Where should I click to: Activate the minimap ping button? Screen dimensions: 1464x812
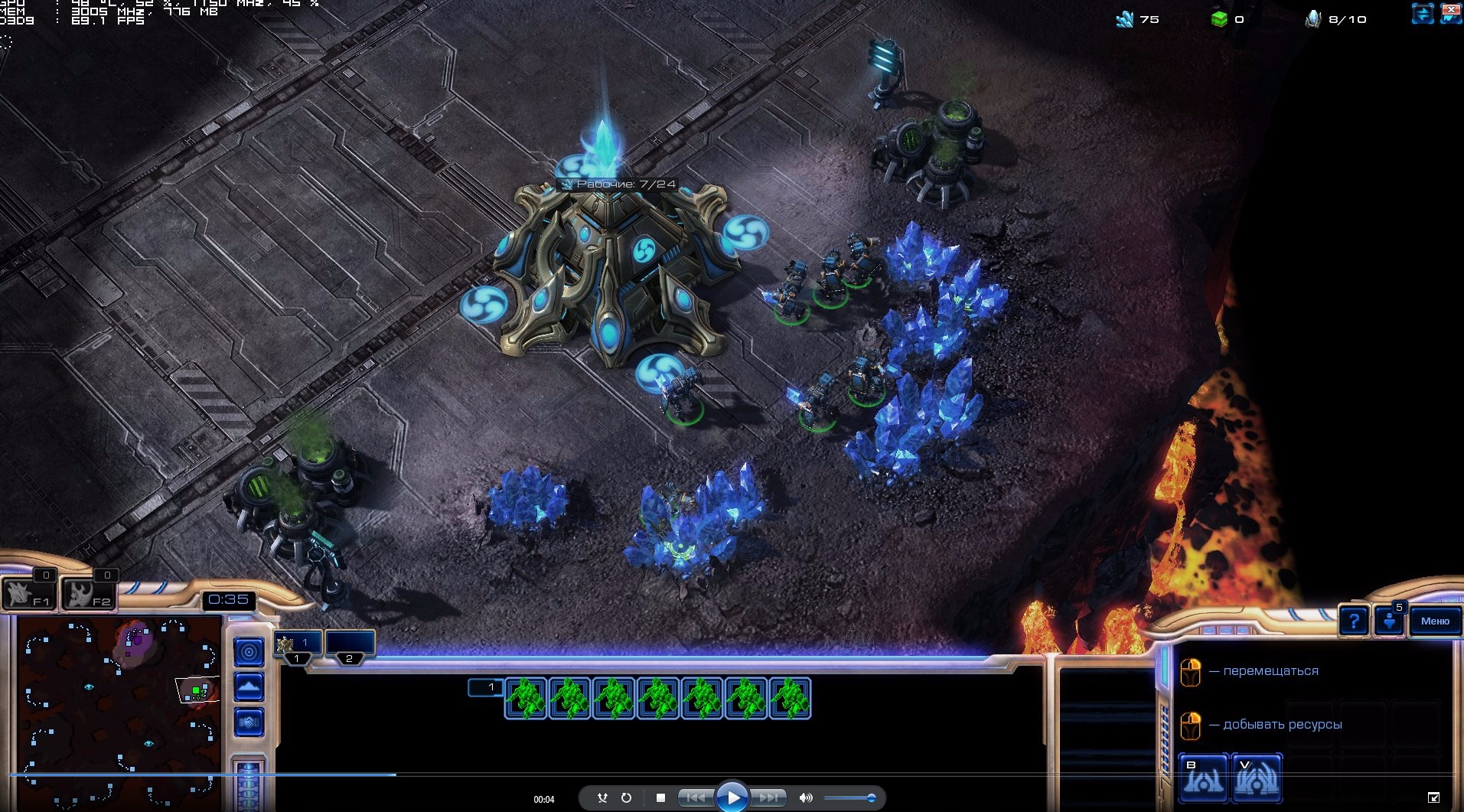point(249,652)
